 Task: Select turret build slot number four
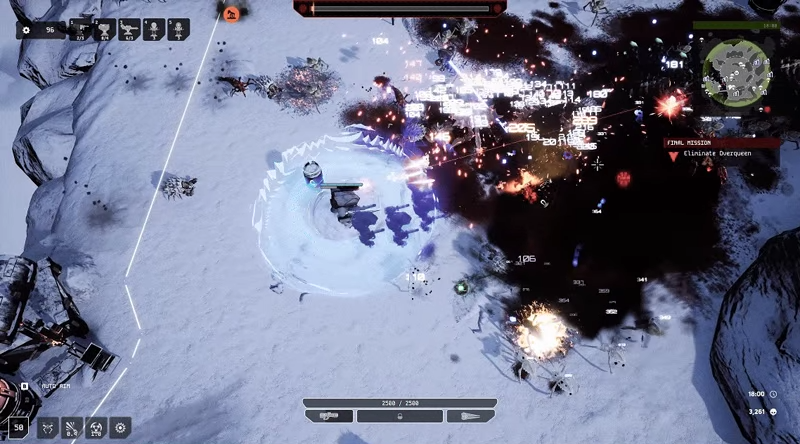pos(154,30)
